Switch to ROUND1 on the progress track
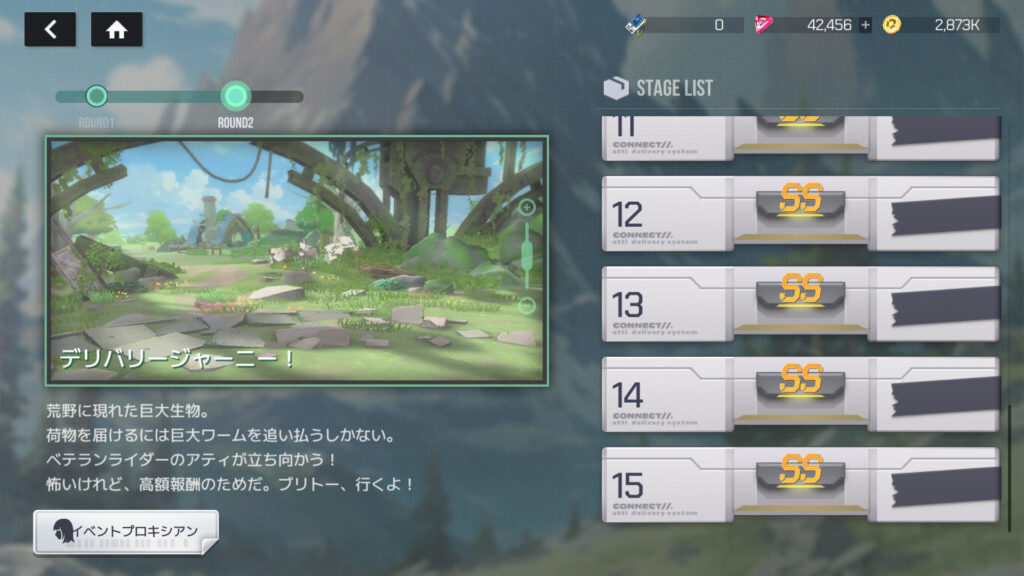The image size is (1024, 576). pos(96,96)
